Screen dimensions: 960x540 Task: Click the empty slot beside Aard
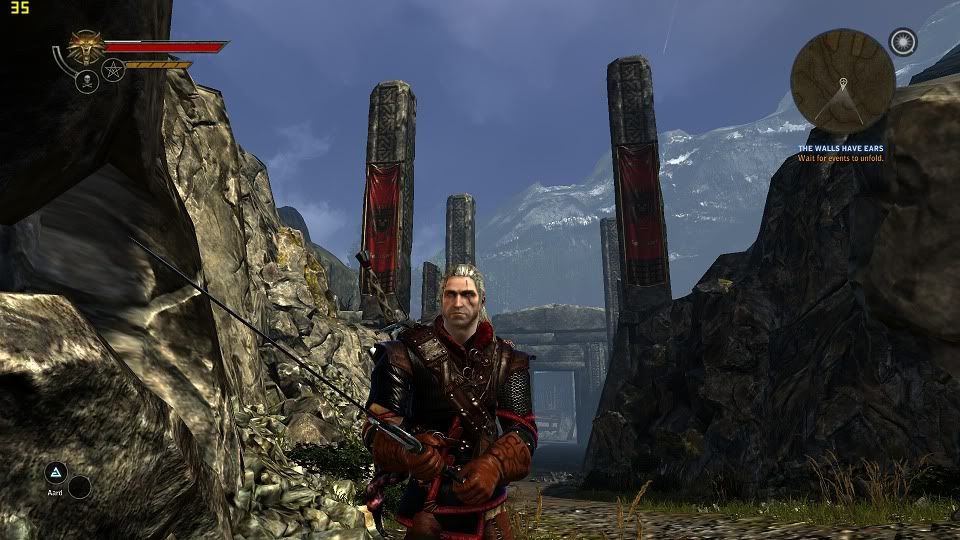[79, 487]
